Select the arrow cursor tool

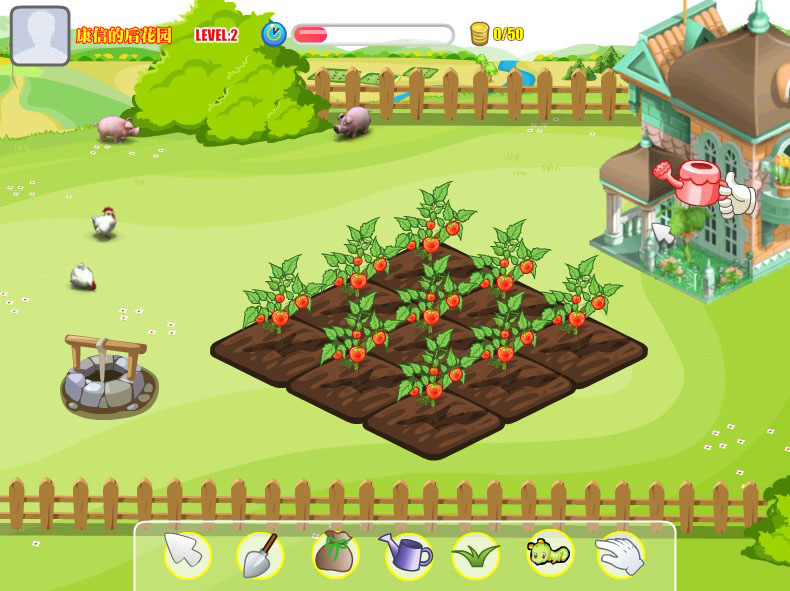187,554
